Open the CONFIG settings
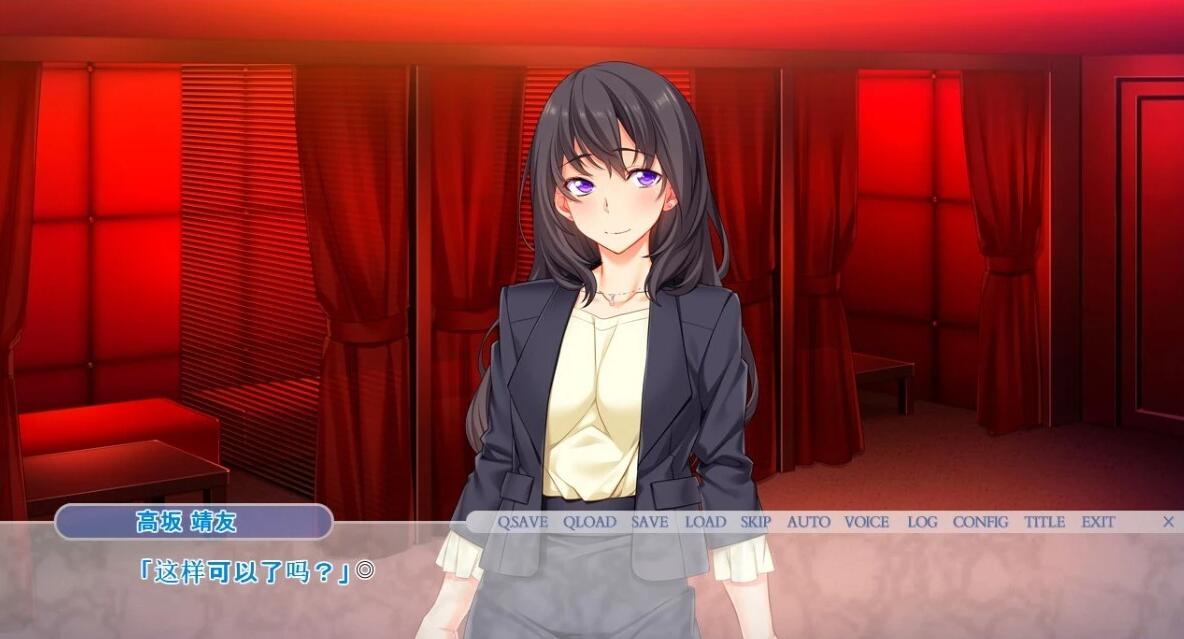This screenshot has height=639, width=1184. (980, 522)
